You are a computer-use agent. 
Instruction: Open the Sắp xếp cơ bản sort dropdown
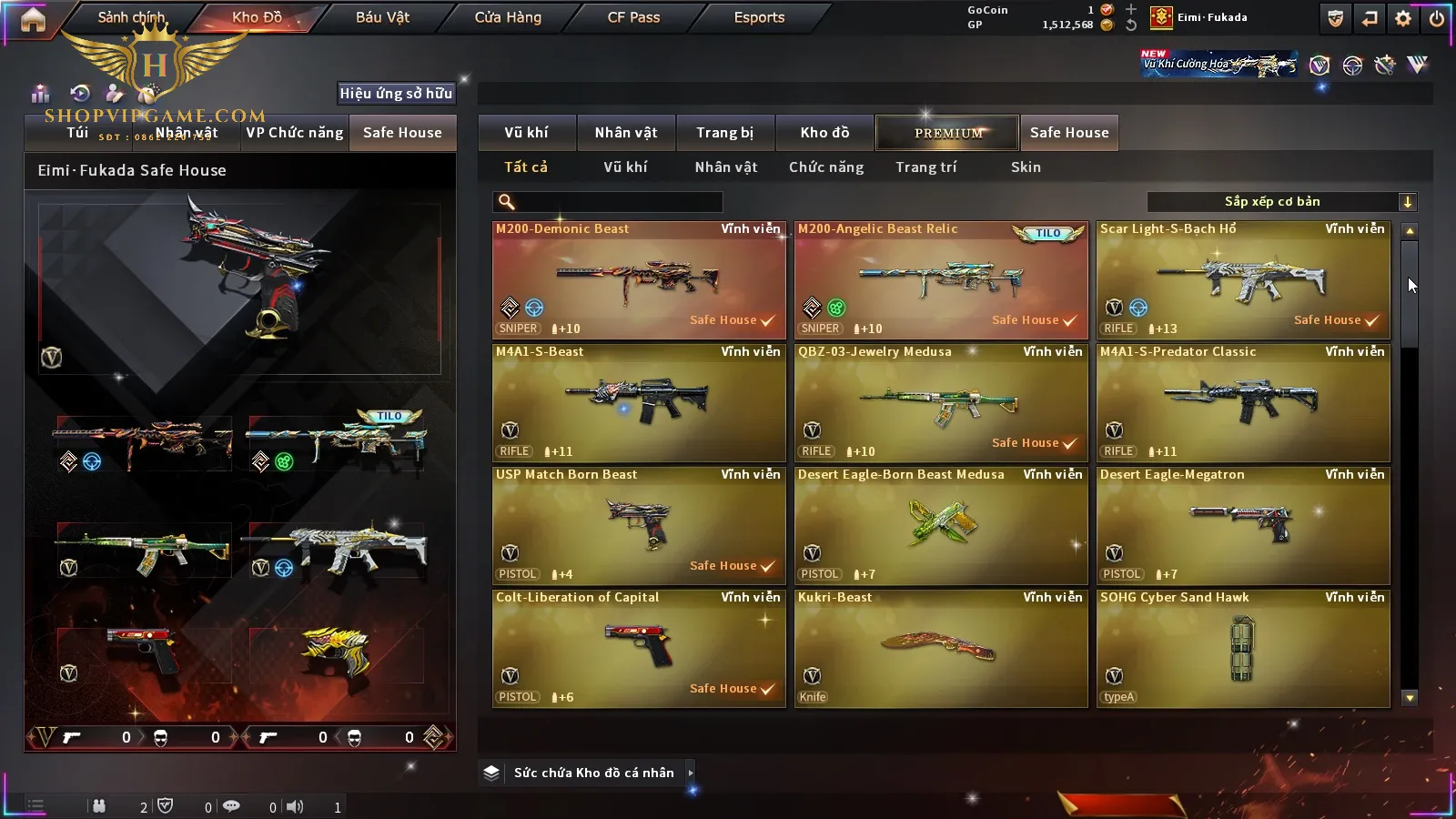[1281, 202]
